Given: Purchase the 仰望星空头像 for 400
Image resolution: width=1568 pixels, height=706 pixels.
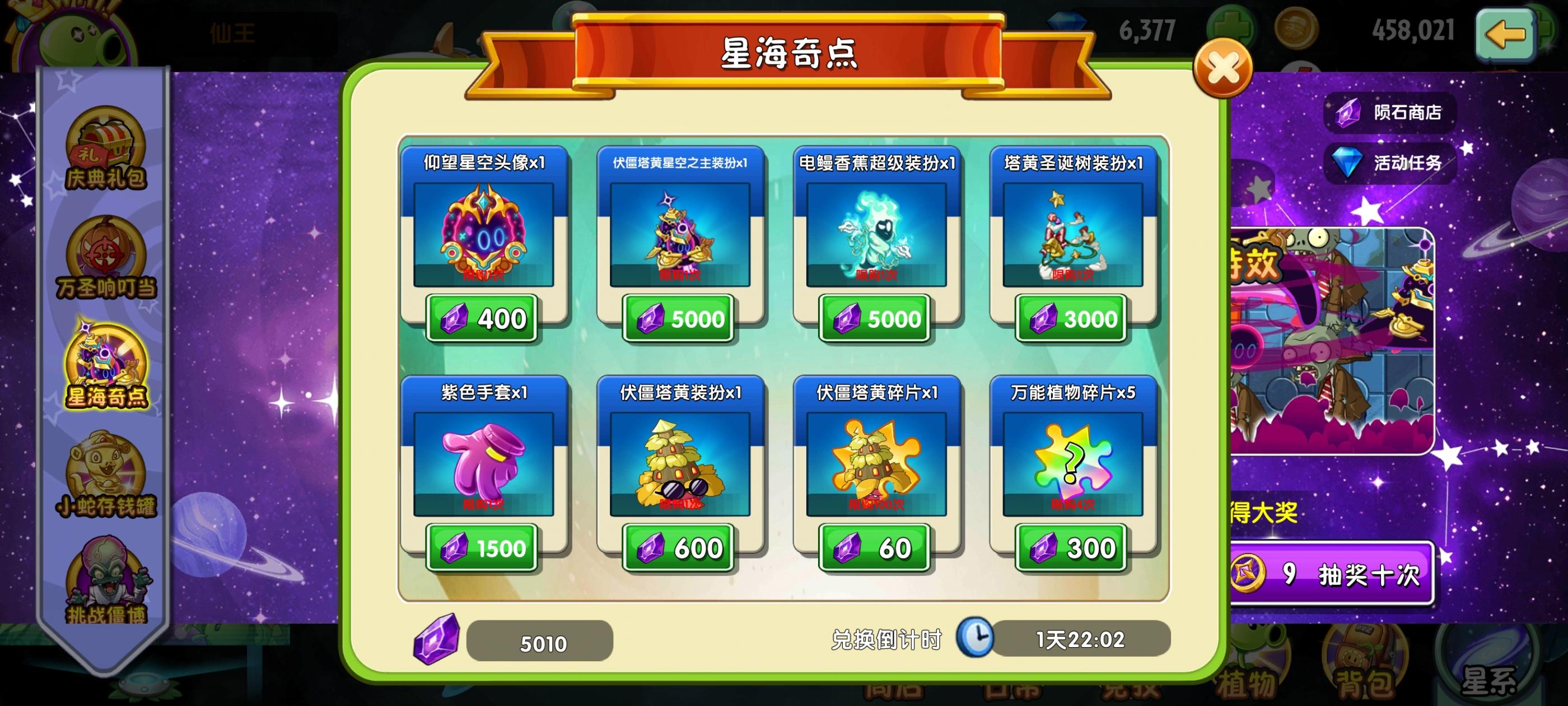Looking at the screenshot, I should click(483, 318).
